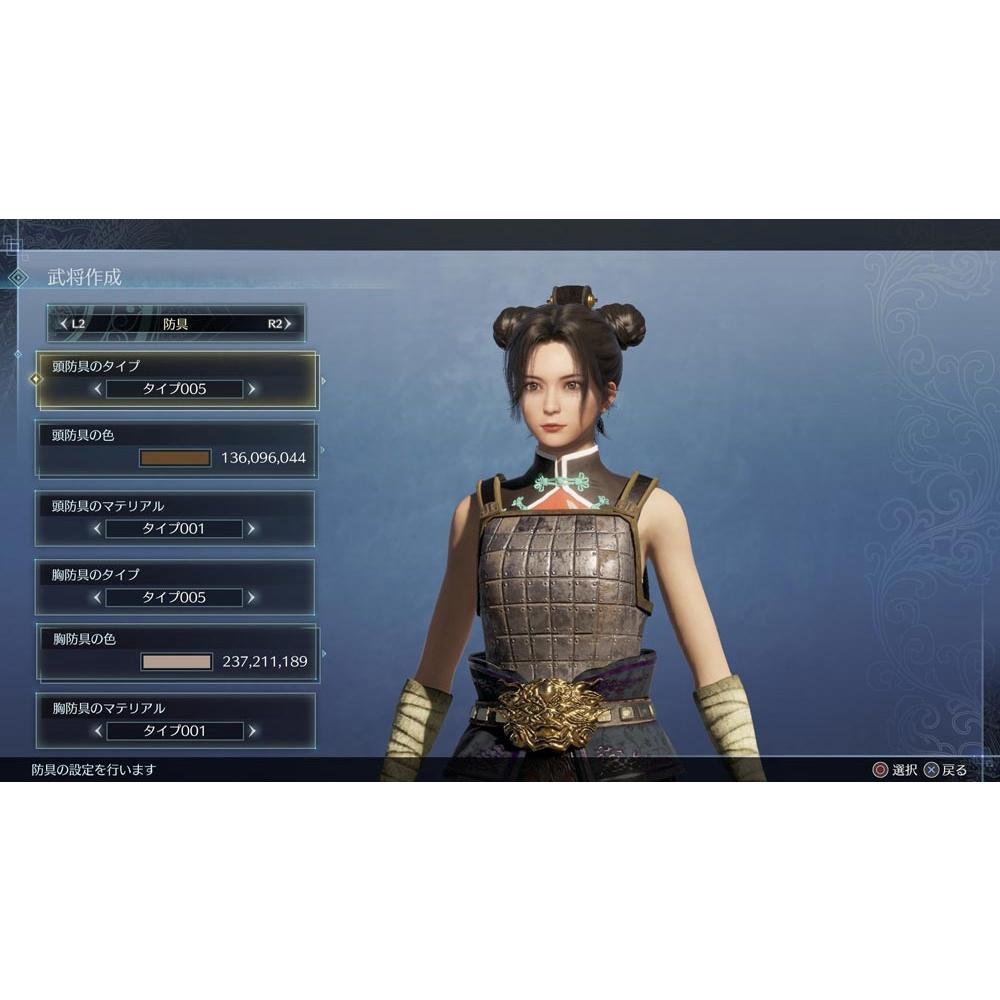Switch to the next category after 防具
The height and width of the screenshot is (1000, 1000).
281,324
